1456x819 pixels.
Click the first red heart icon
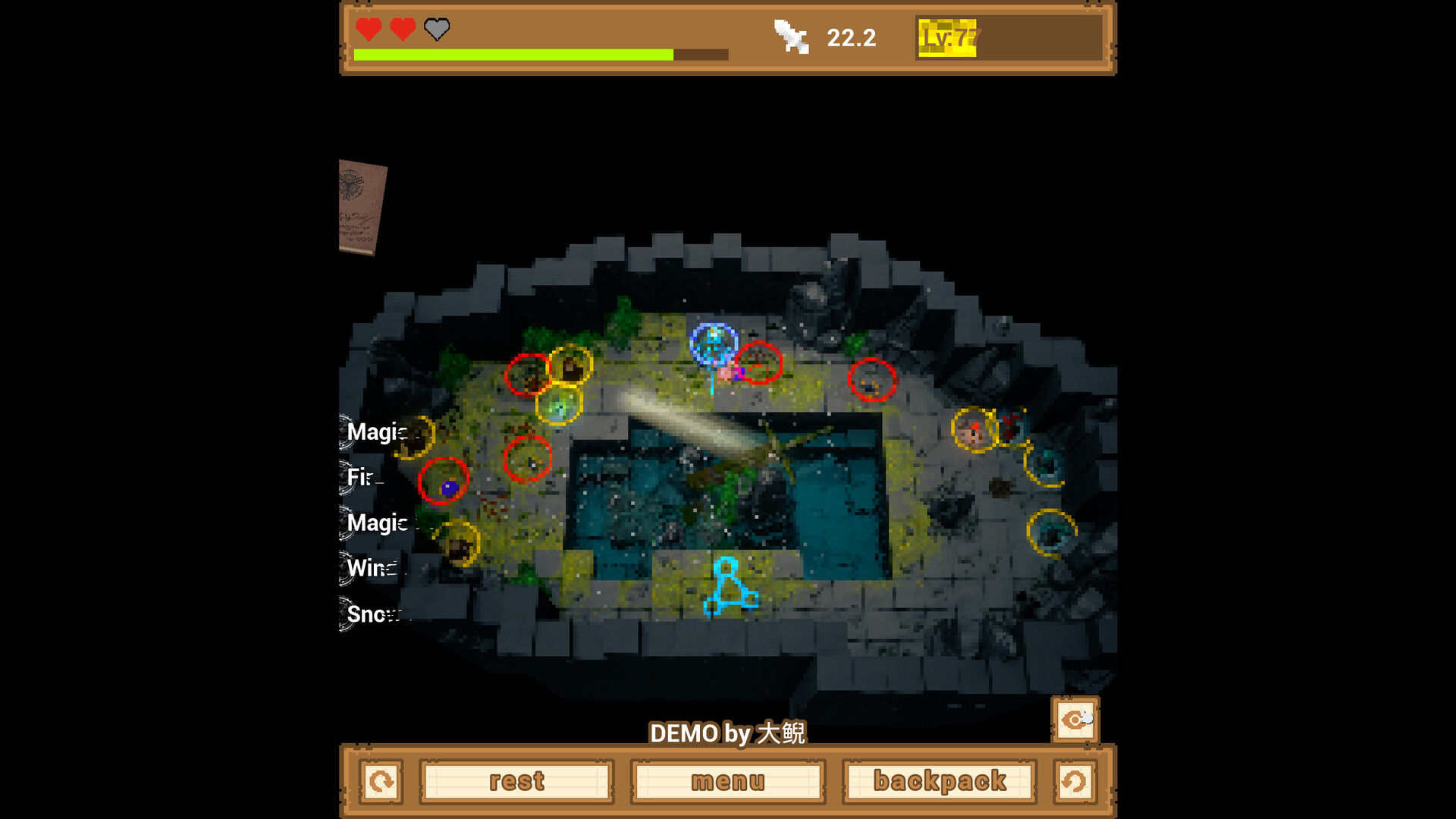point(366,30)
